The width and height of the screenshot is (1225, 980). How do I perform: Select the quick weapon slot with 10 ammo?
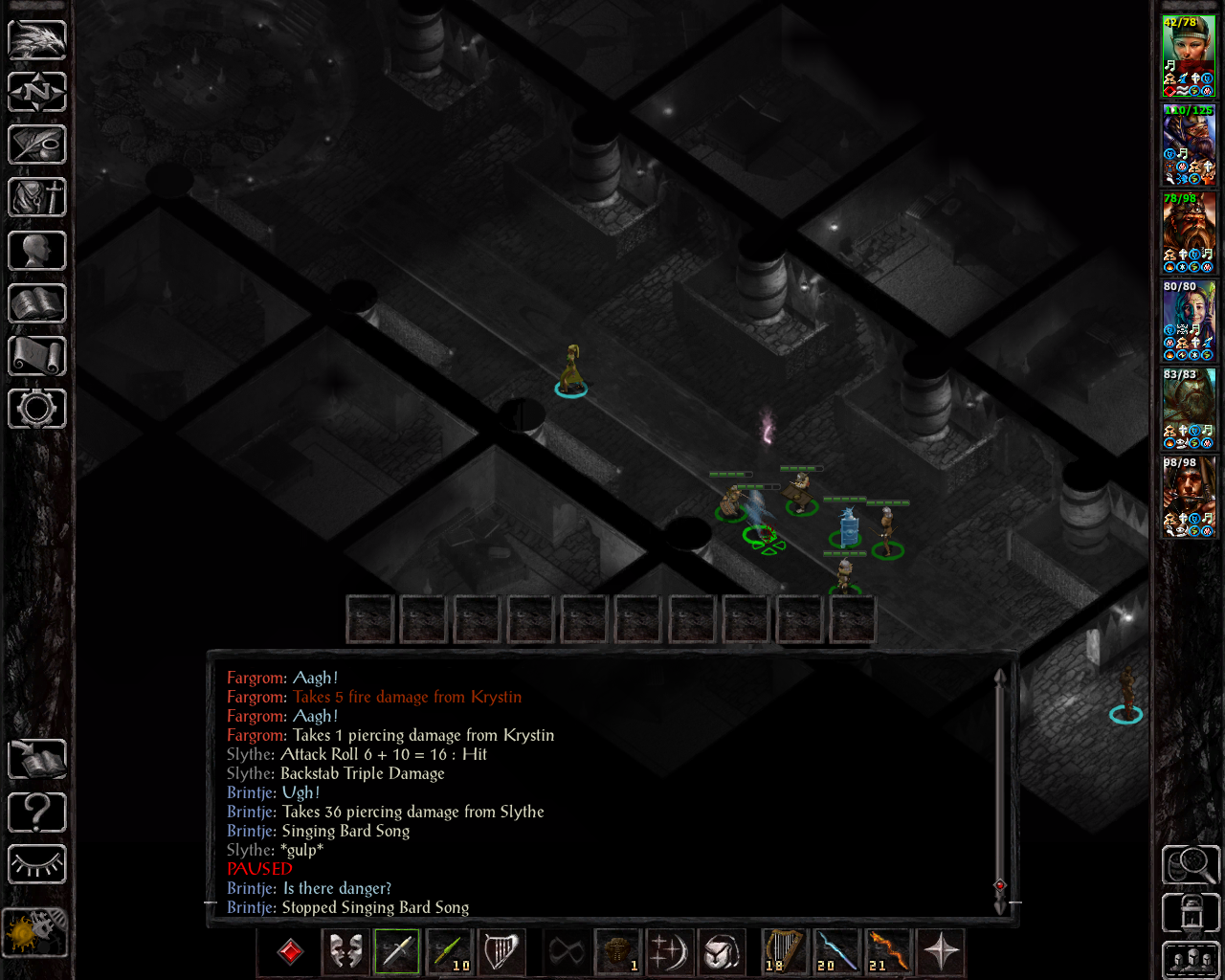[449, 951]
